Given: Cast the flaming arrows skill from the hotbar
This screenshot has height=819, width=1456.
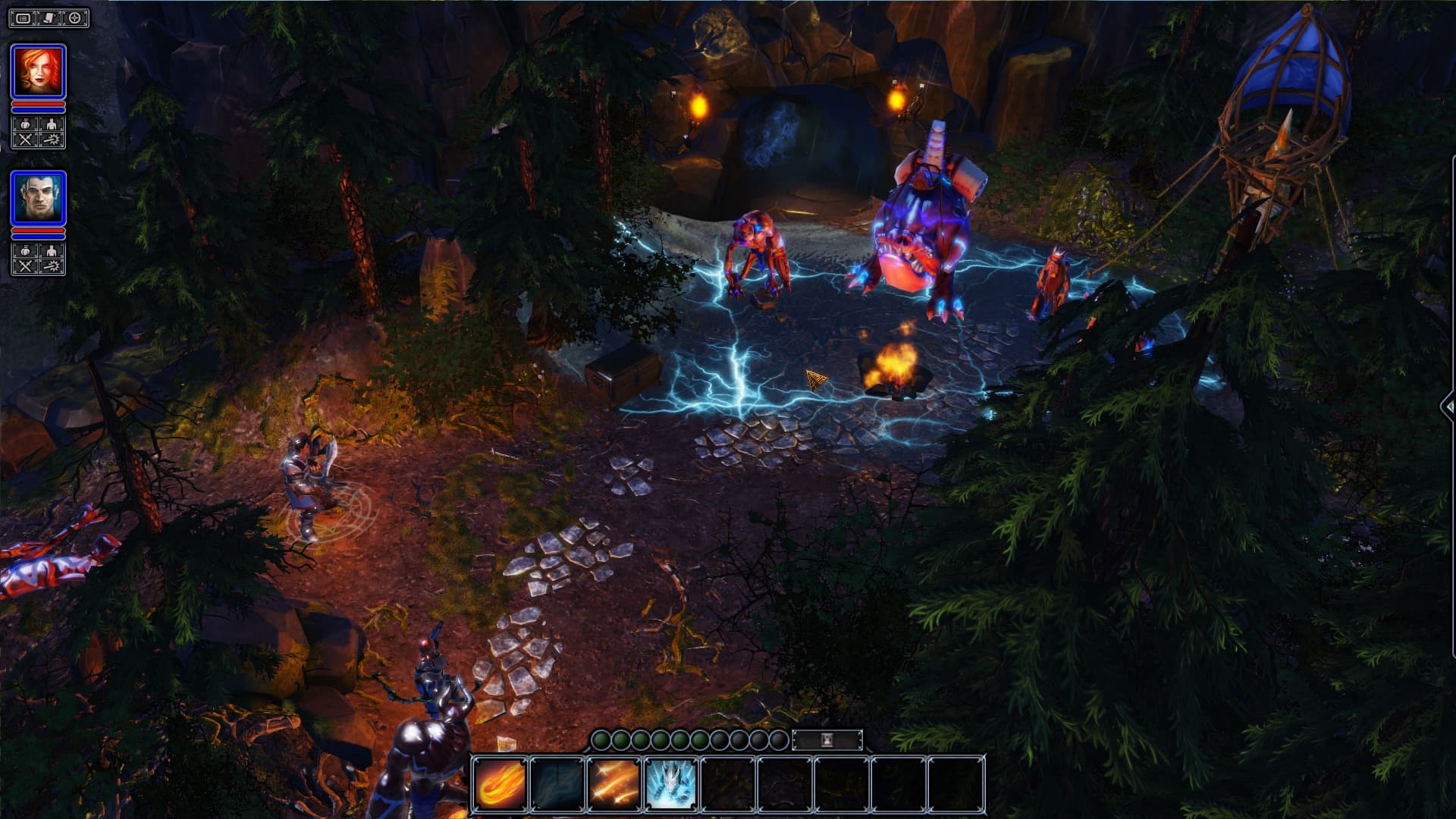Looking at the screenshot, I should [613, 783].
